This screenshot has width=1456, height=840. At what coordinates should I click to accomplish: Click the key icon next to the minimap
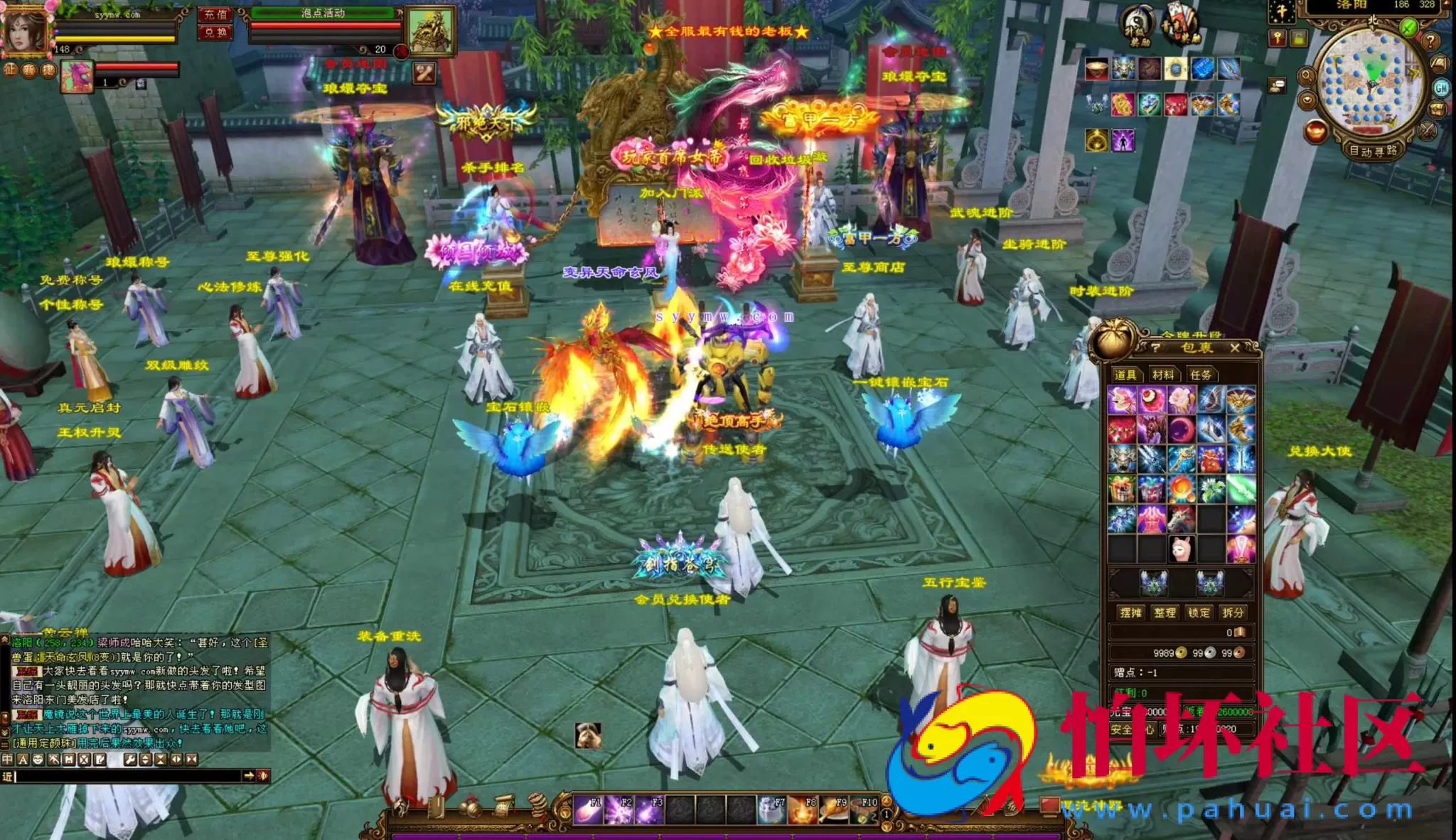[1277, 38]
